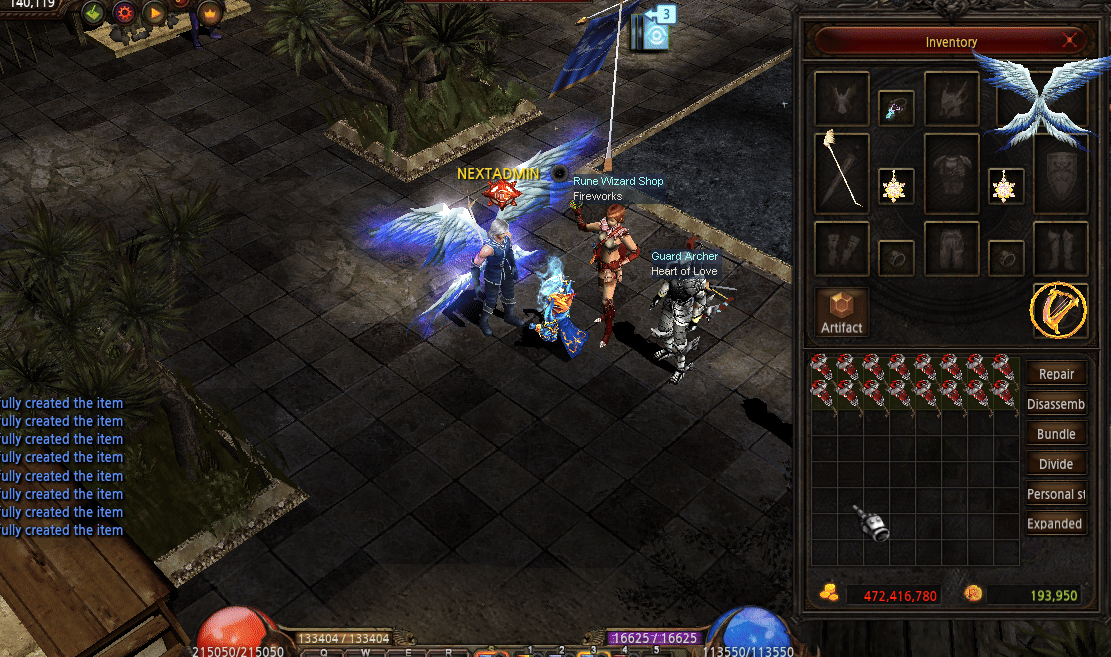This screenshot has height=657, width=1111.
Task: Click the orange play arrow icon
Action: coord(154,13)
